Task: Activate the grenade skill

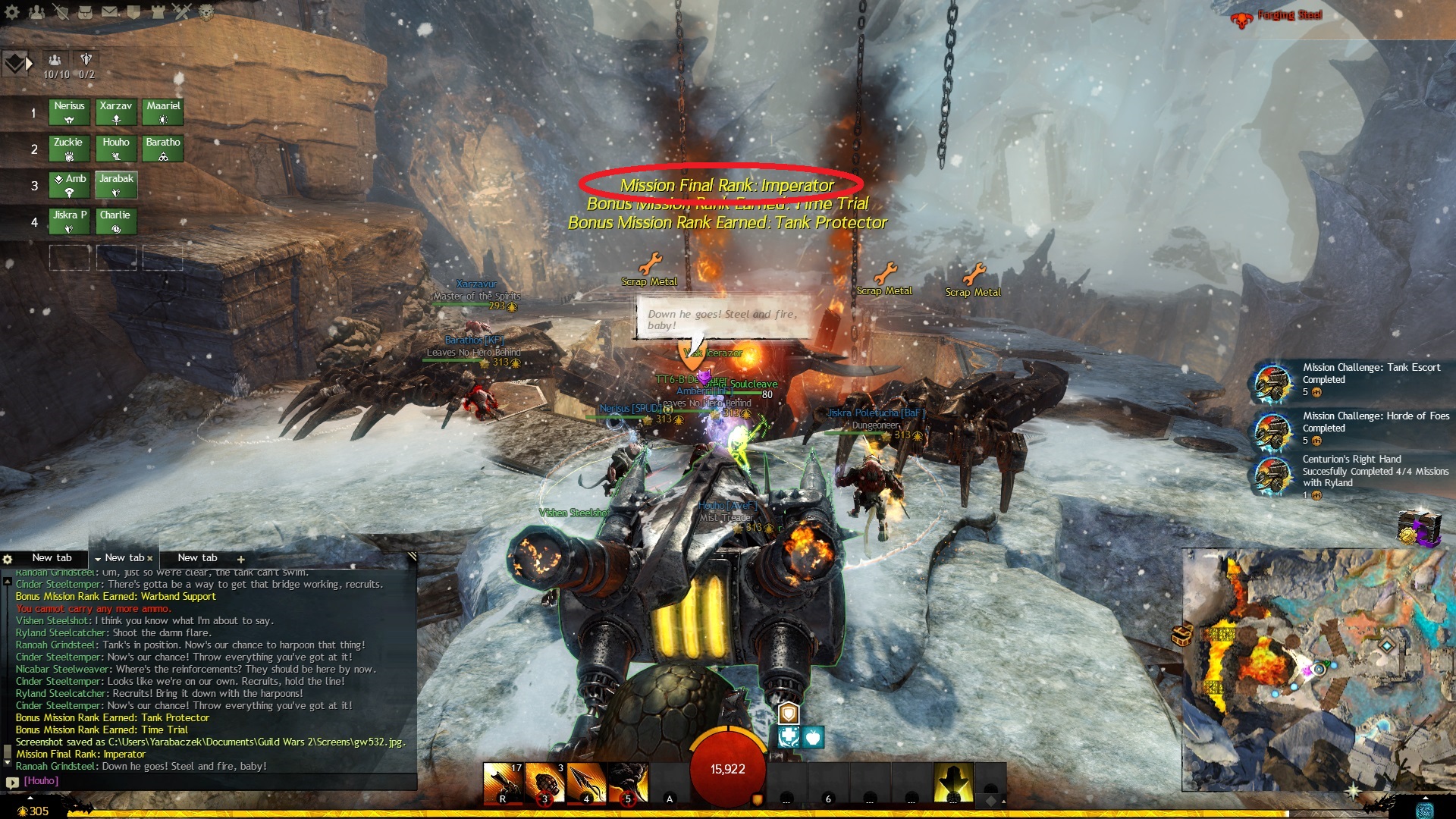Action: [x=544, y=783]
